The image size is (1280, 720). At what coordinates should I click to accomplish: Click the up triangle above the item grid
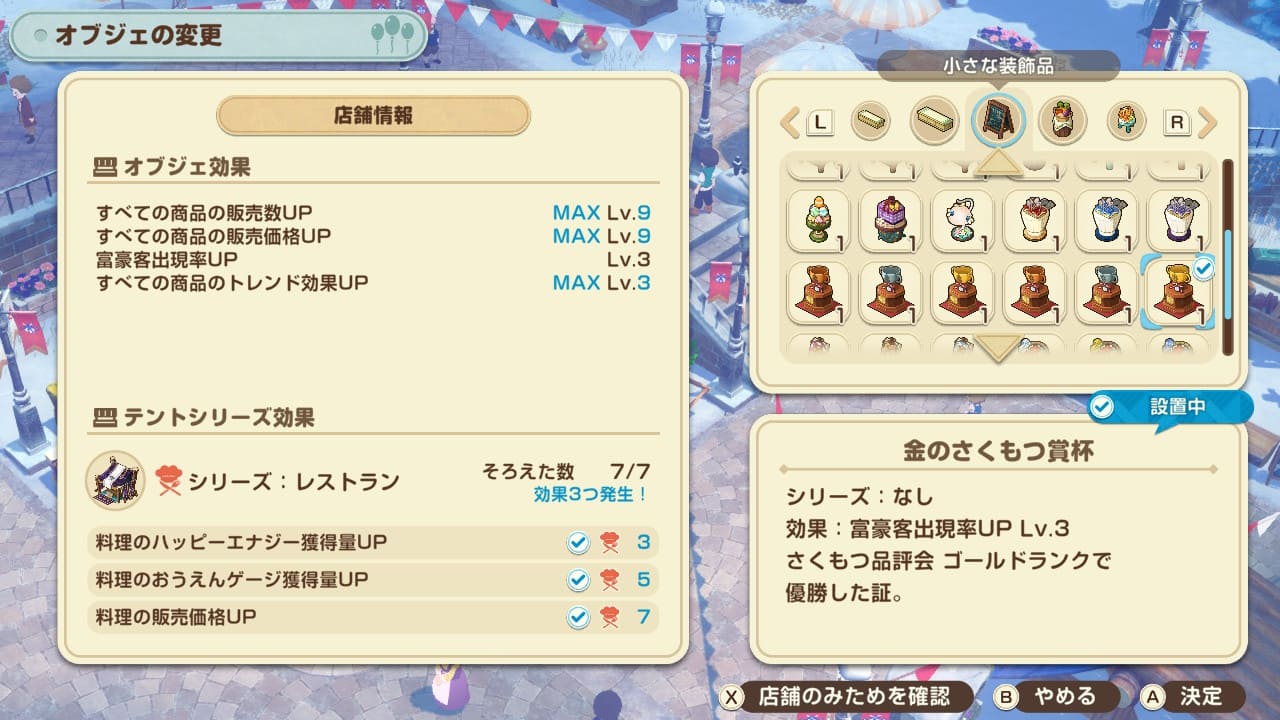point(998,161)
